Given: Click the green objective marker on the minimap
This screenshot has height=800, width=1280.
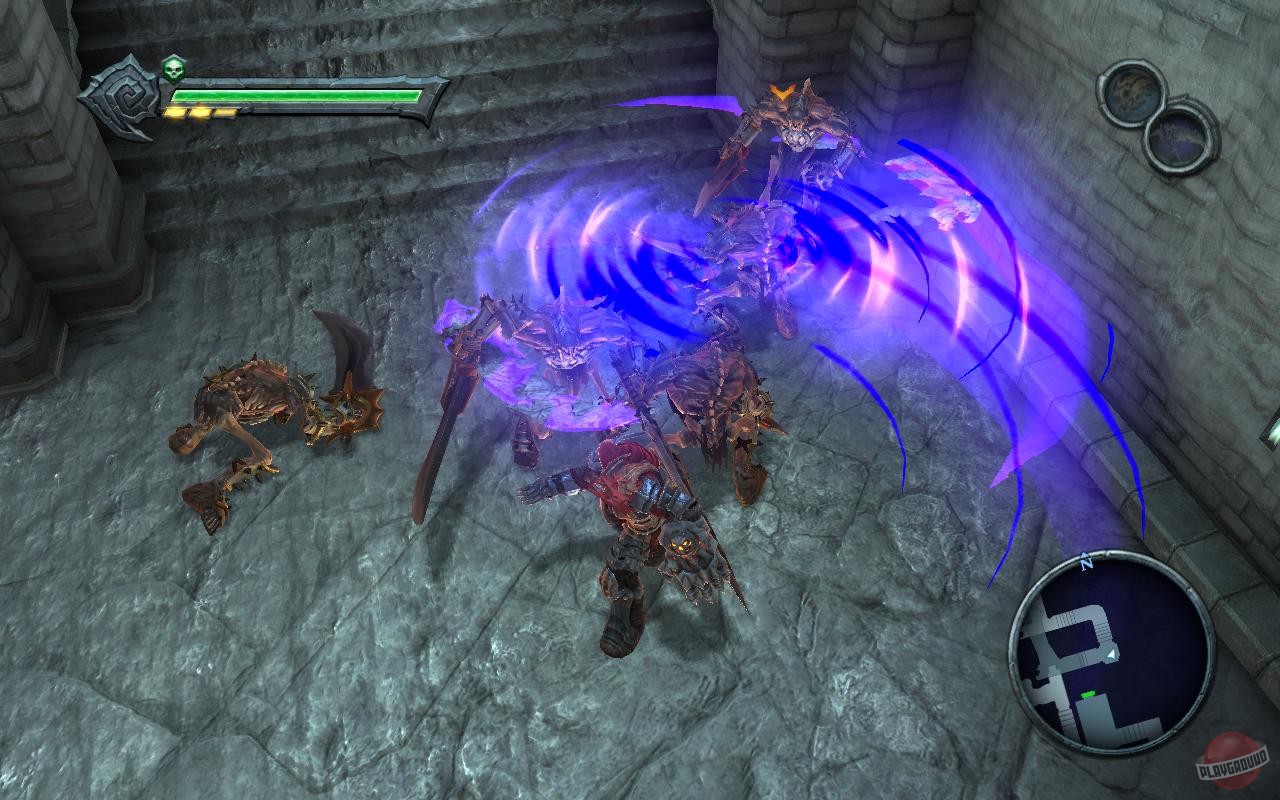Looking at the screenshot, I should [x=1088, y=693].
